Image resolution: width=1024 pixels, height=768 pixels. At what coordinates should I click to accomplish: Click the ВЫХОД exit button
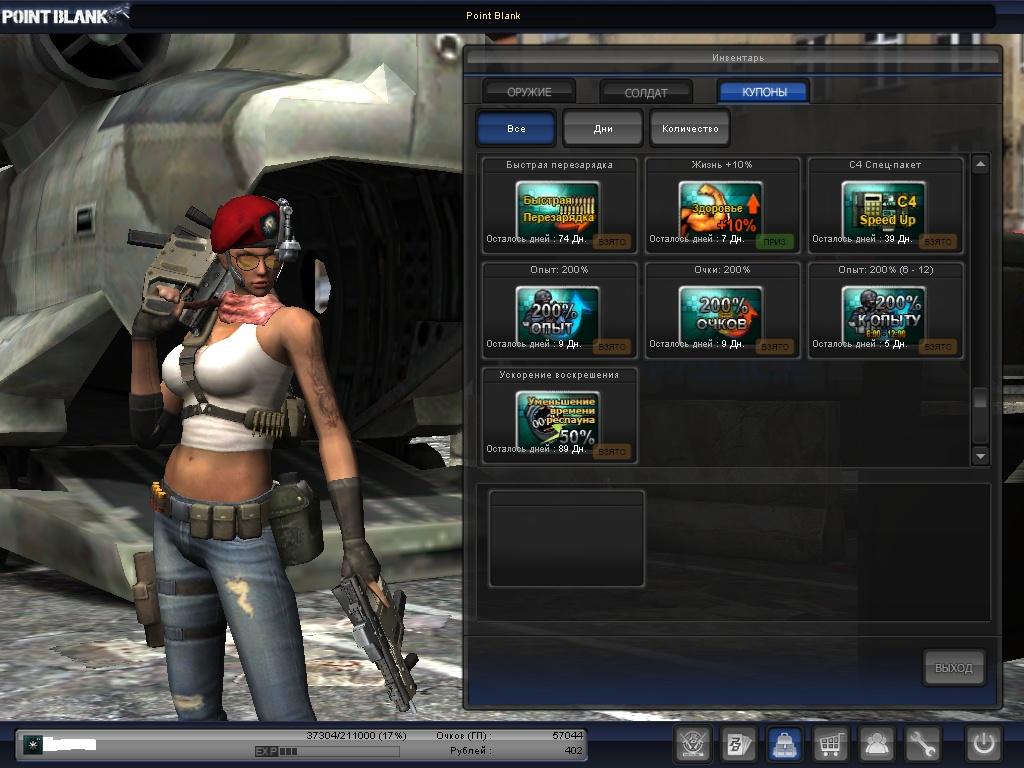tap(953, 668)
